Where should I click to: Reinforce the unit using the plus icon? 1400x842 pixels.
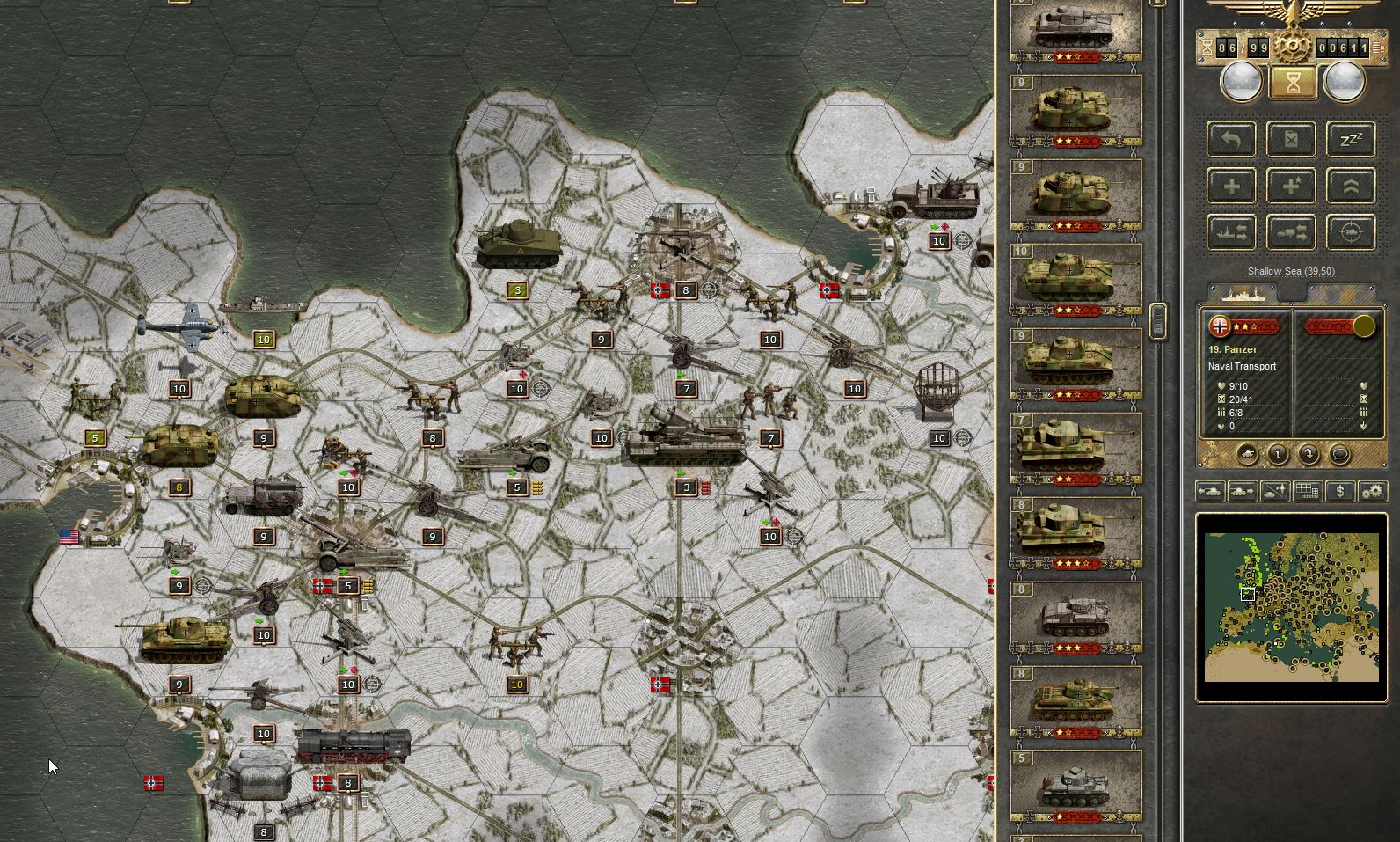[1231, 186]
